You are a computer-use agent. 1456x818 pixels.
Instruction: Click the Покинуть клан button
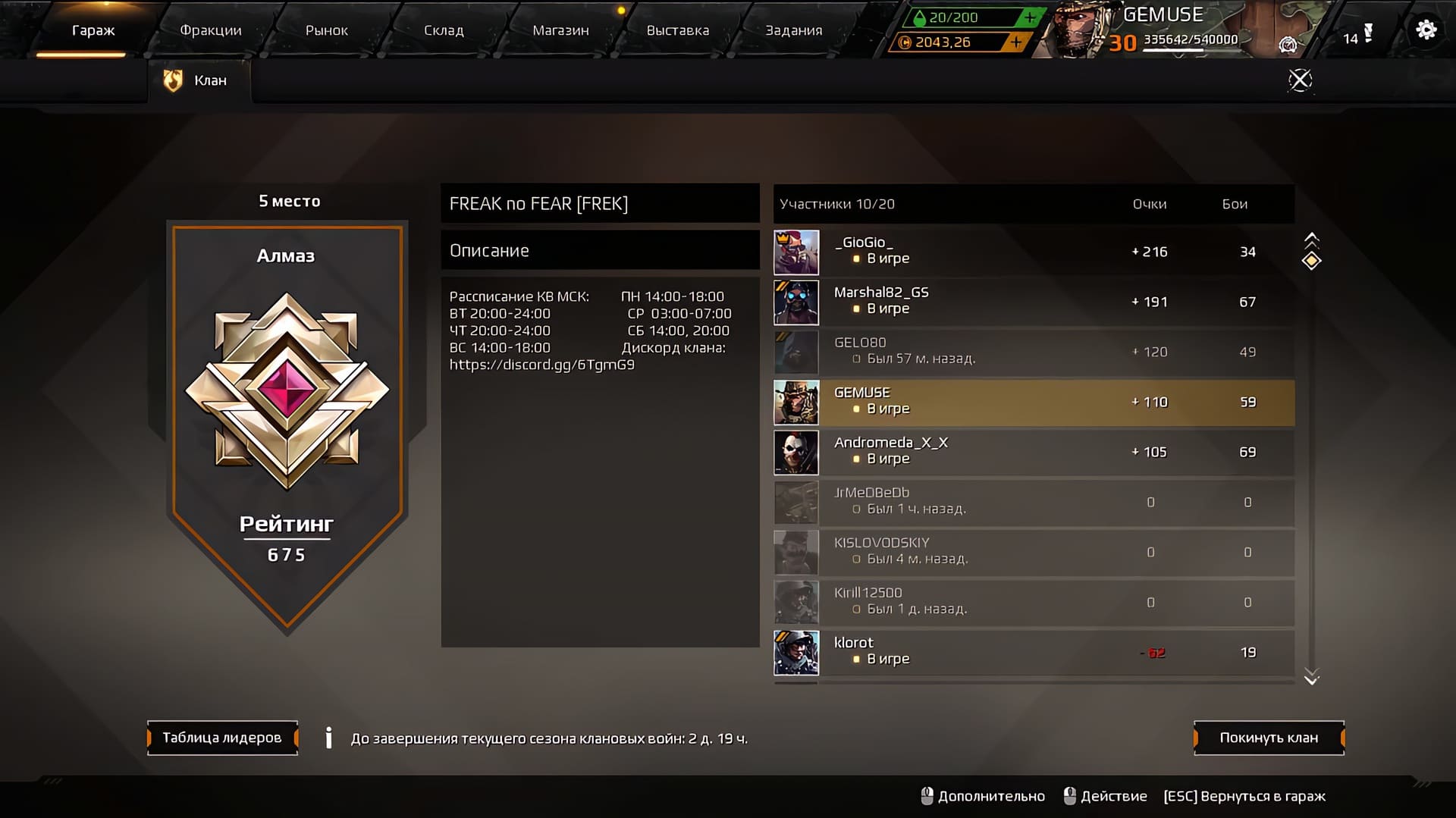pos(1269,738)
